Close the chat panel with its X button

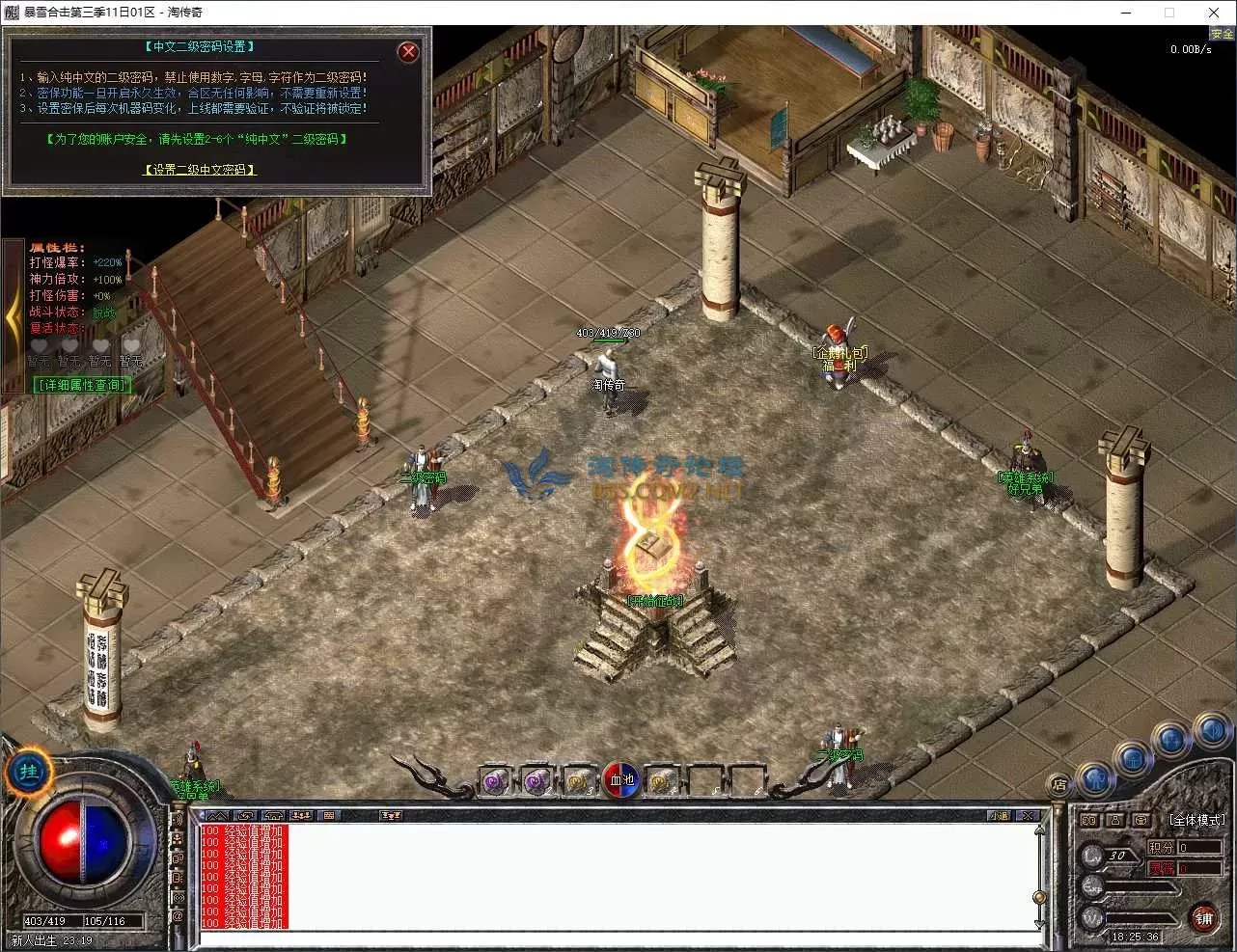pyautogui.click(x=1028, y=816)
